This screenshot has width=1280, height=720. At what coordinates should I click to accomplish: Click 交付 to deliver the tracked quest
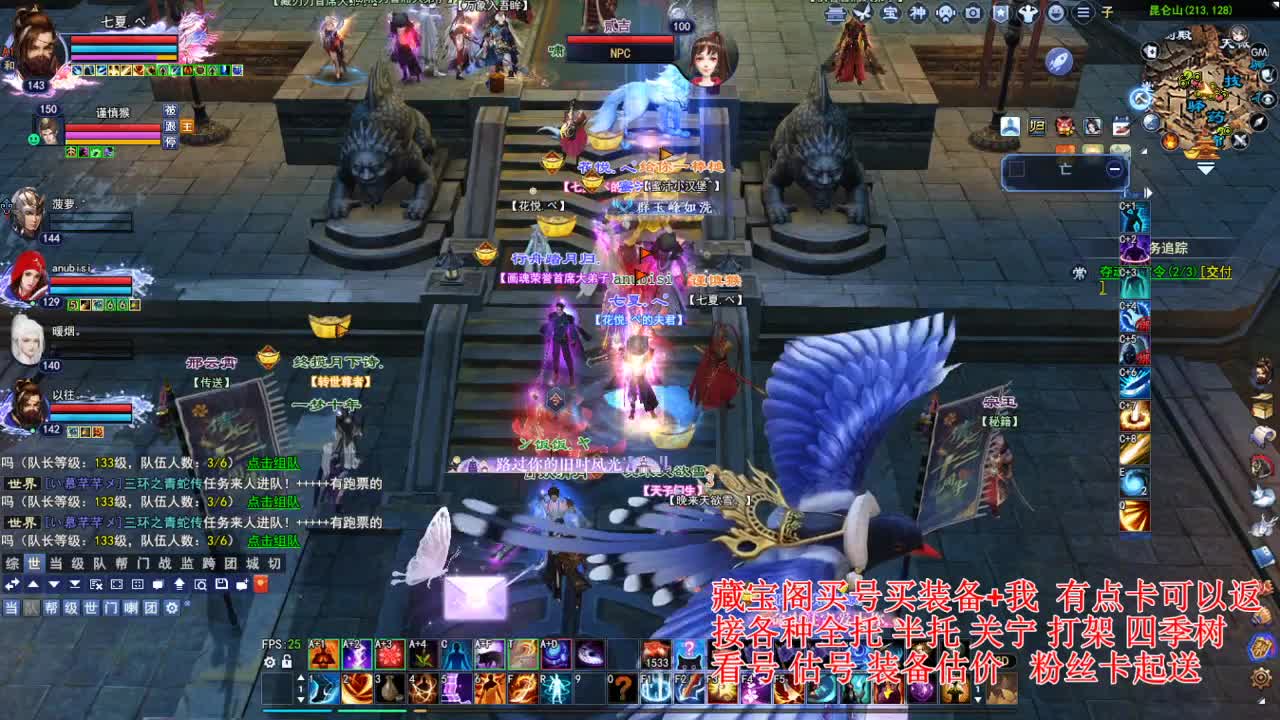coord(1216,274)
